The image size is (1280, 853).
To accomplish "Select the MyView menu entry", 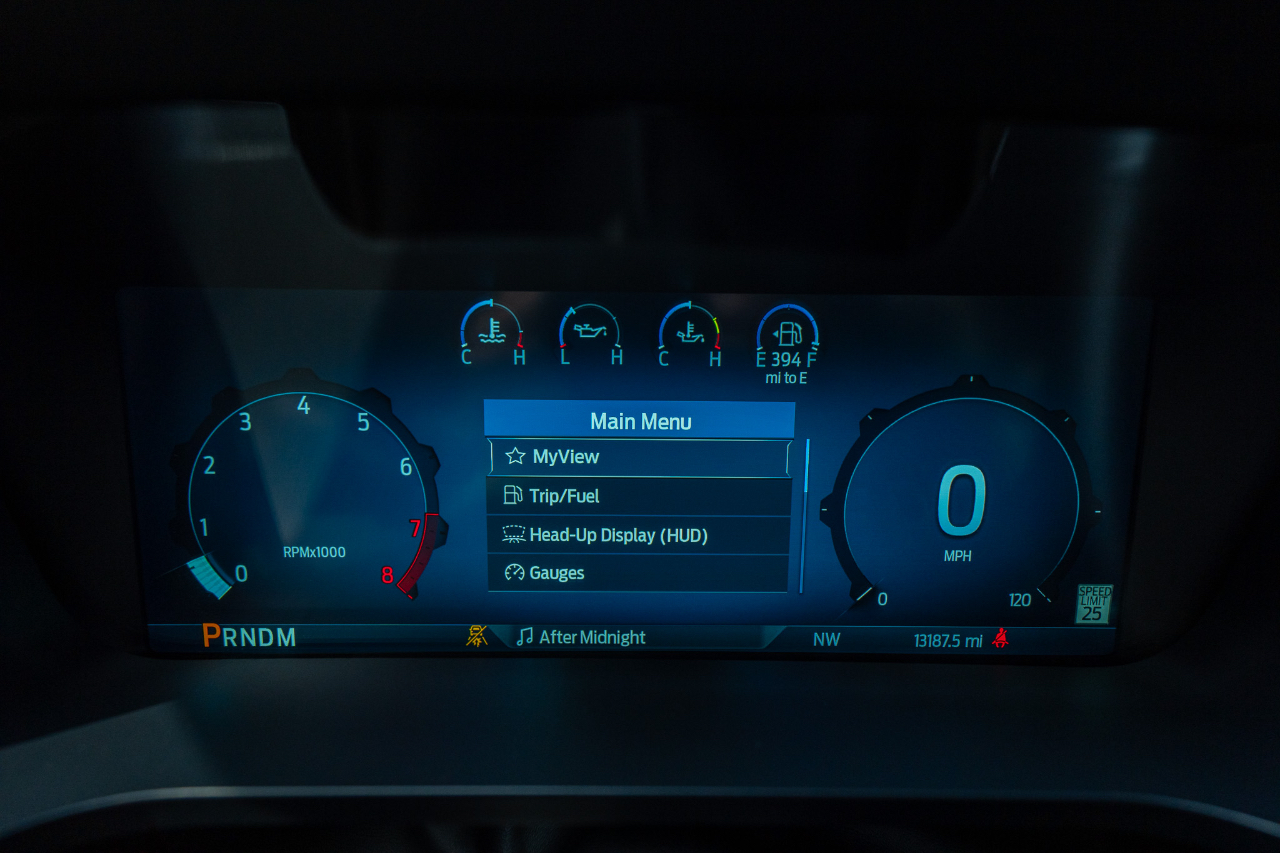I will pos(639,457).
